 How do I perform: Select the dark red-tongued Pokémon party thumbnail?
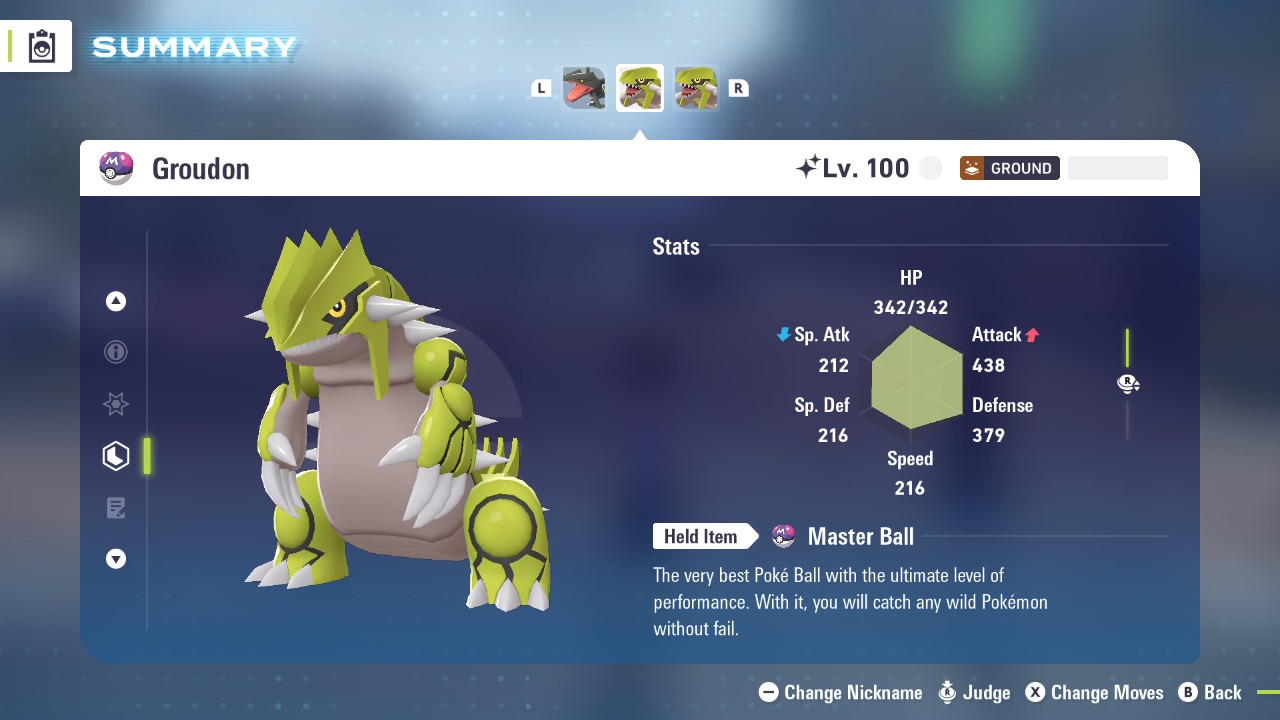(x=584, y=88)
